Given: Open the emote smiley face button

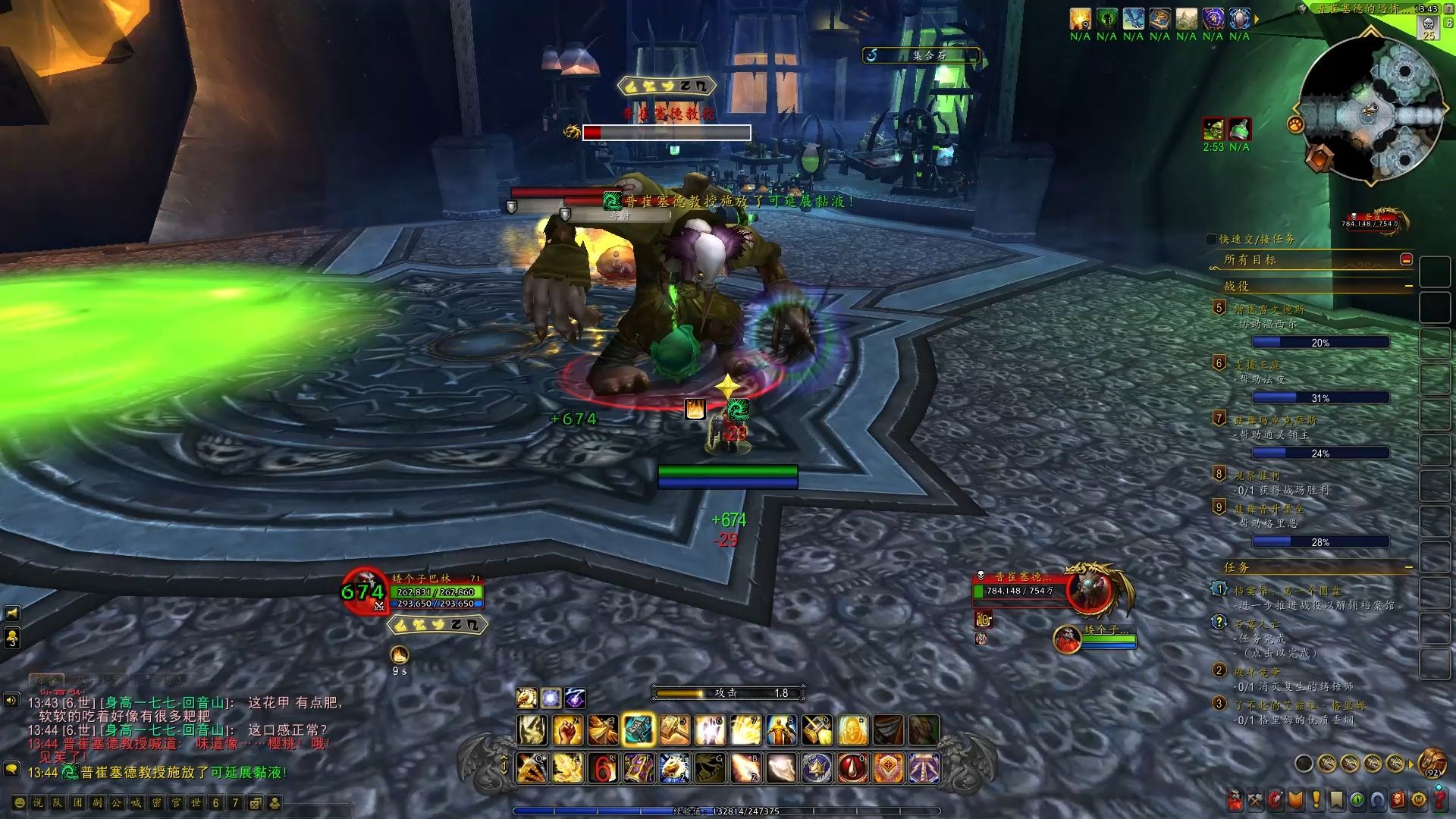Looking at the screenshot, I should click(19, 802).
